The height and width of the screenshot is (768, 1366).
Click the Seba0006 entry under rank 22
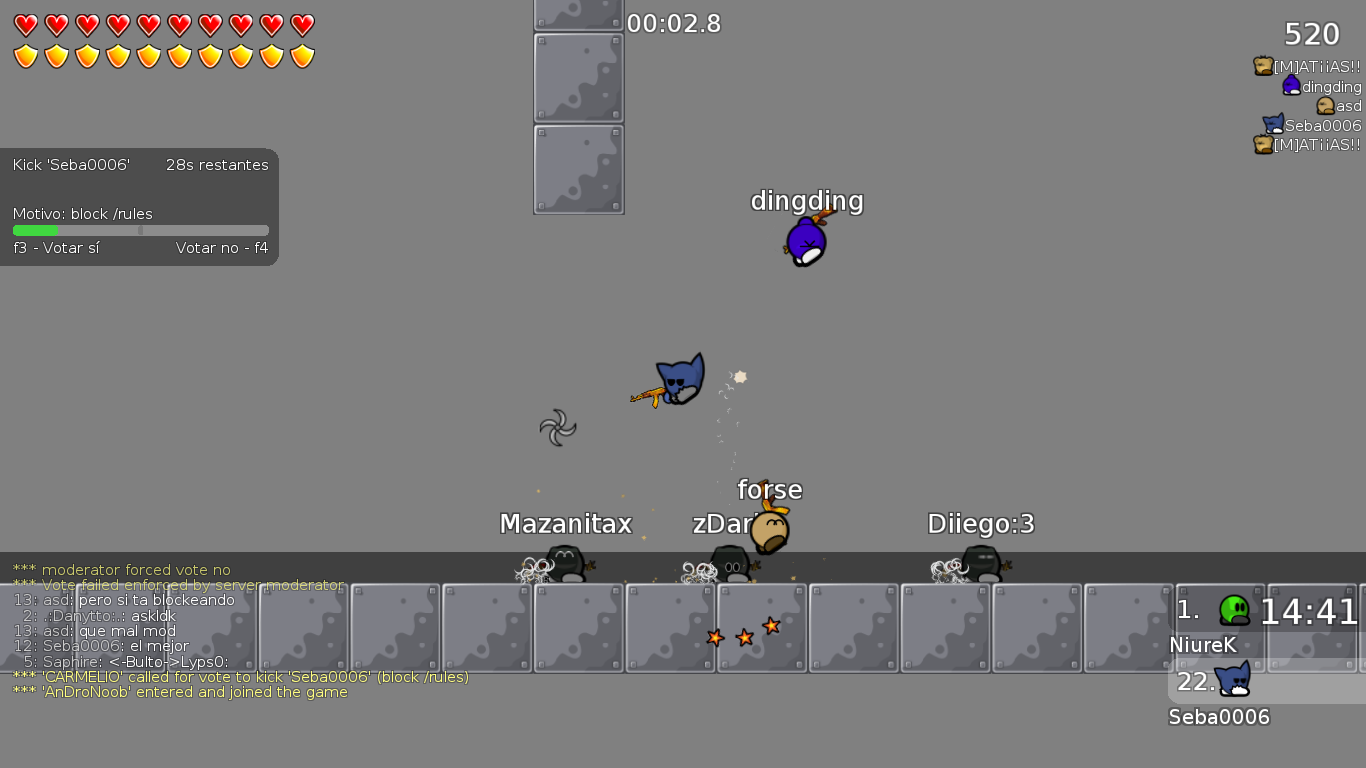coord(1219,716)
